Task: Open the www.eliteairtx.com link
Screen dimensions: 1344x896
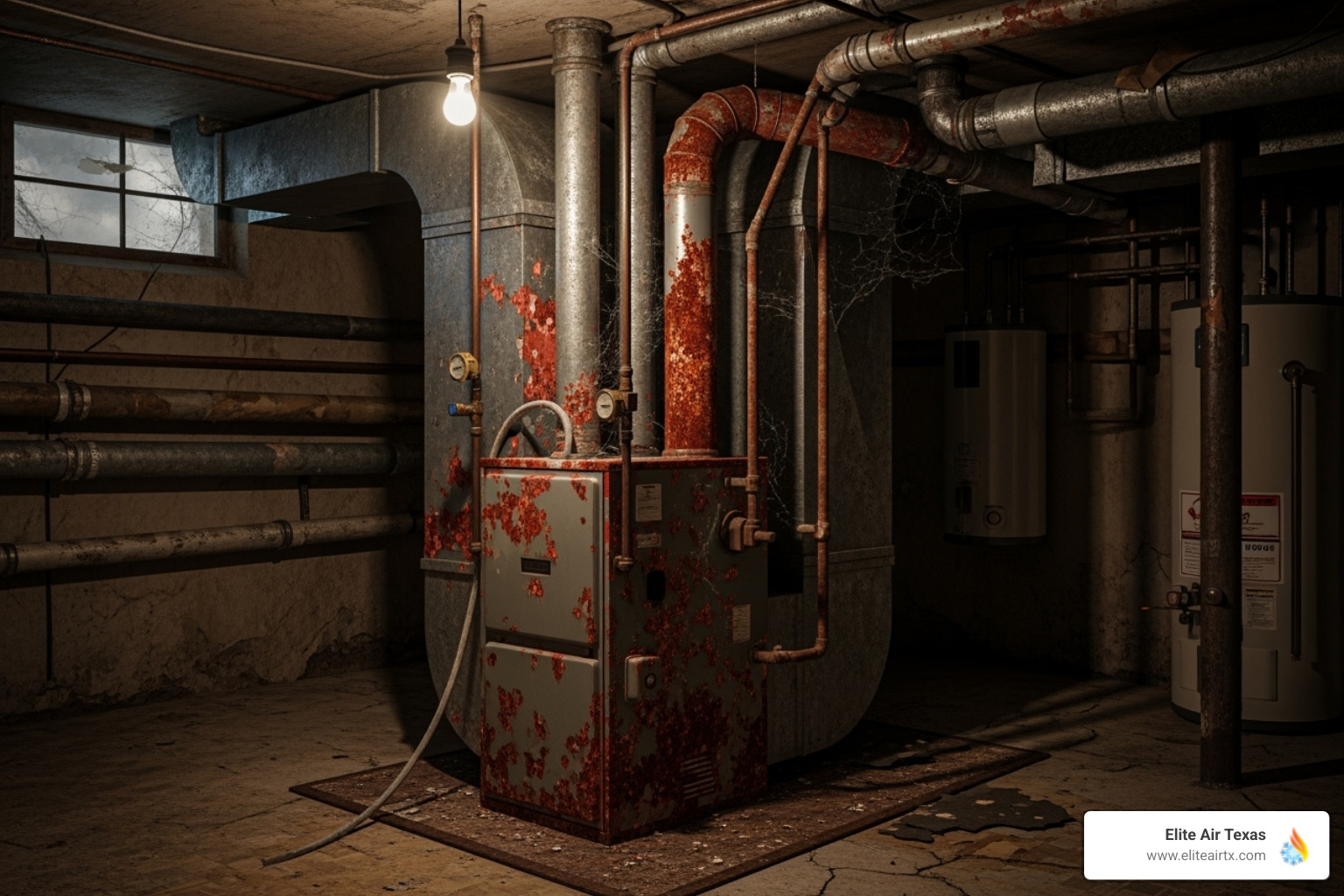Action: point(1206,856)
